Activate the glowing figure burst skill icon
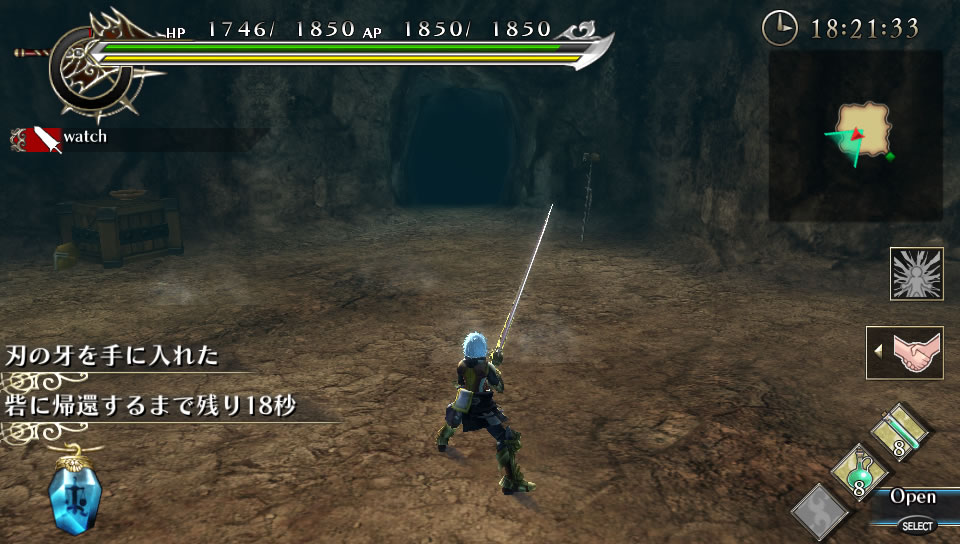This screenshot has height=544, width=960. pos(916,273)
